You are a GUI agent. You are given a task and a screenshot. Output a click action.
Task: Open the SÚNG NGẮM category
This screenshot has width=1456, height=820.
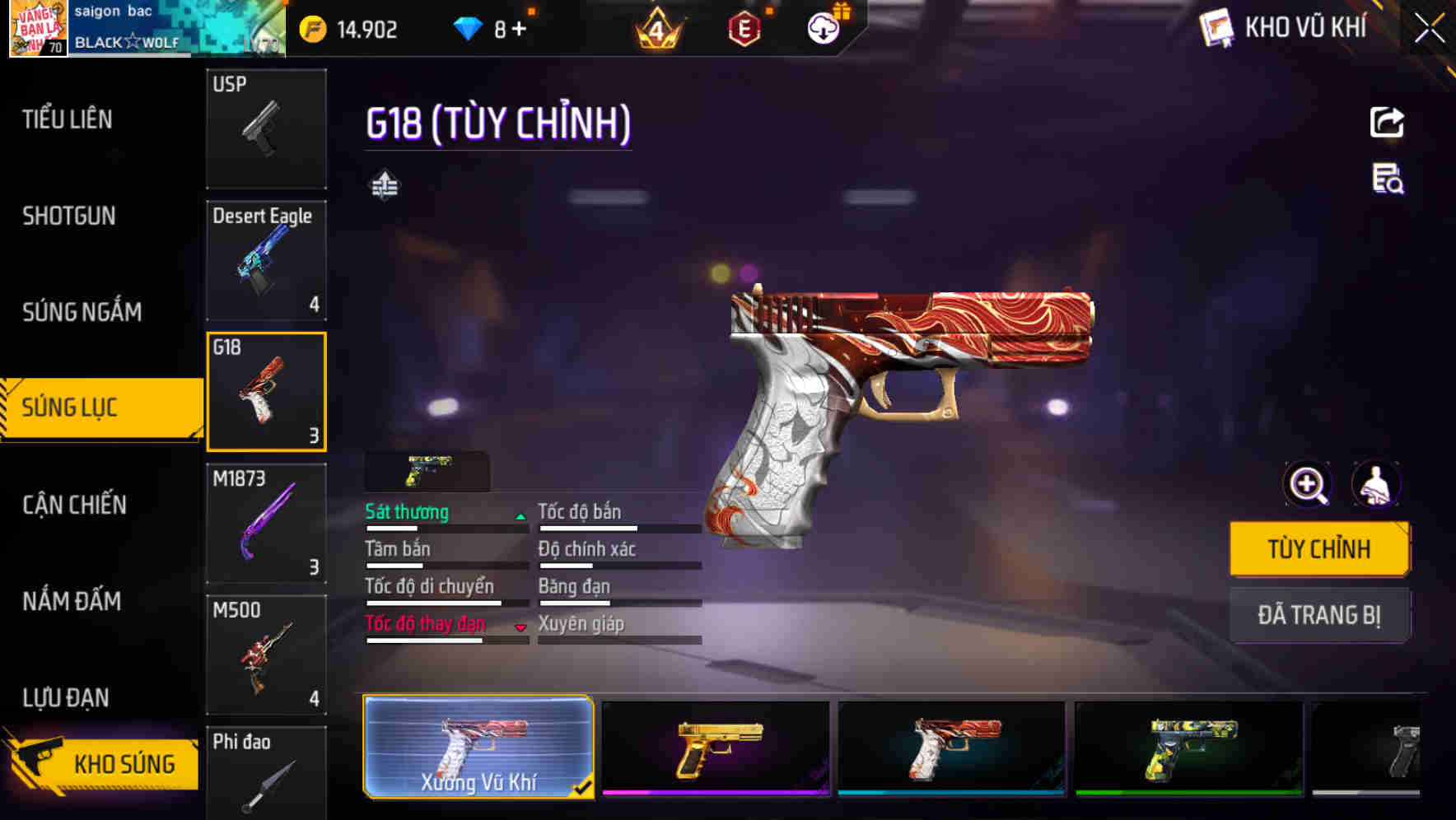(x=82, y=312)
